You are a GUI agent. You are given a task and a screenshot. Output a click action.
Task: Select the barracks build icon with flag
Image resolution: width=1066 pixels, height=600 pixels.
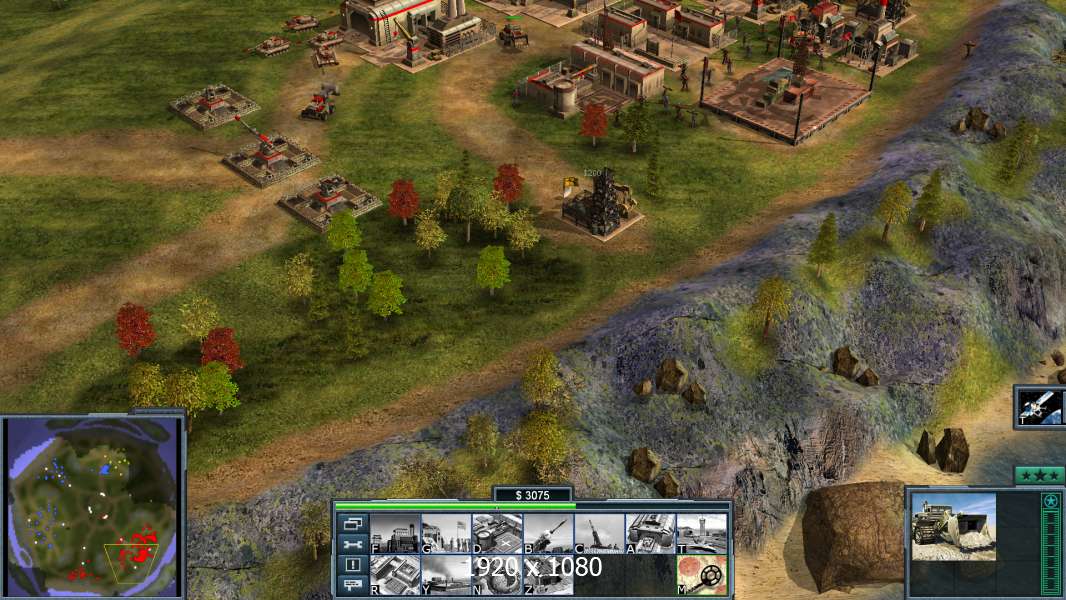446,533
